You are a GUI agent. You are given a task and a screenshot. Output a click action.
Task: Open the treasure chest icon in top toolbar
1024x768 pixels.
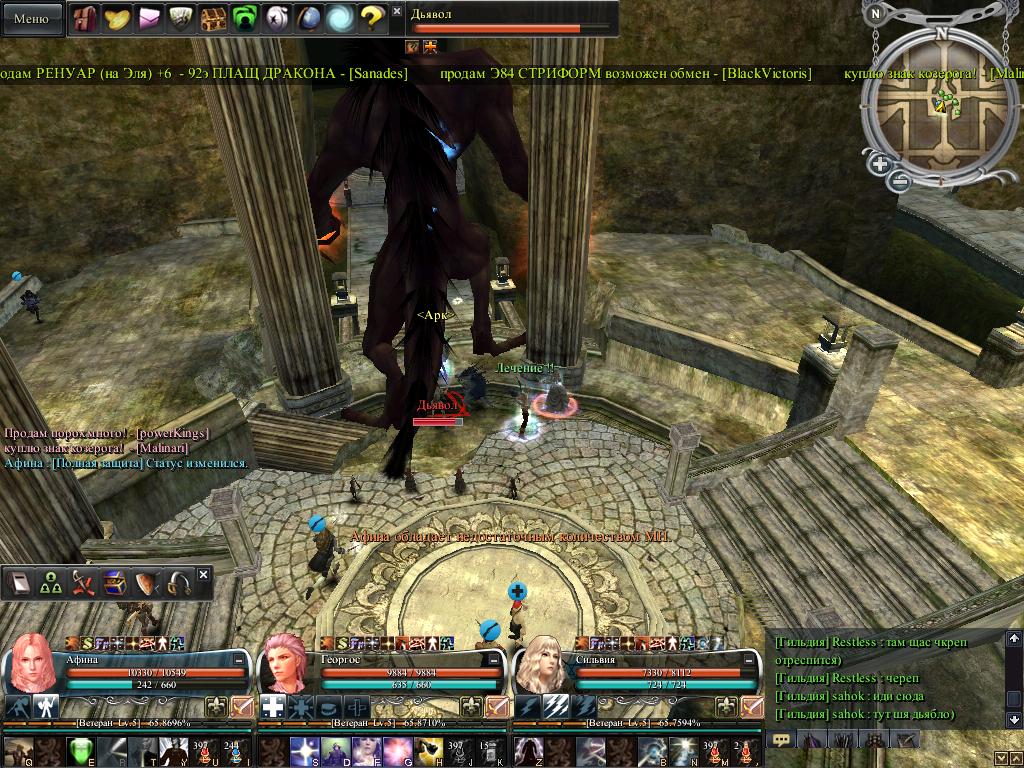click(213, 18)
